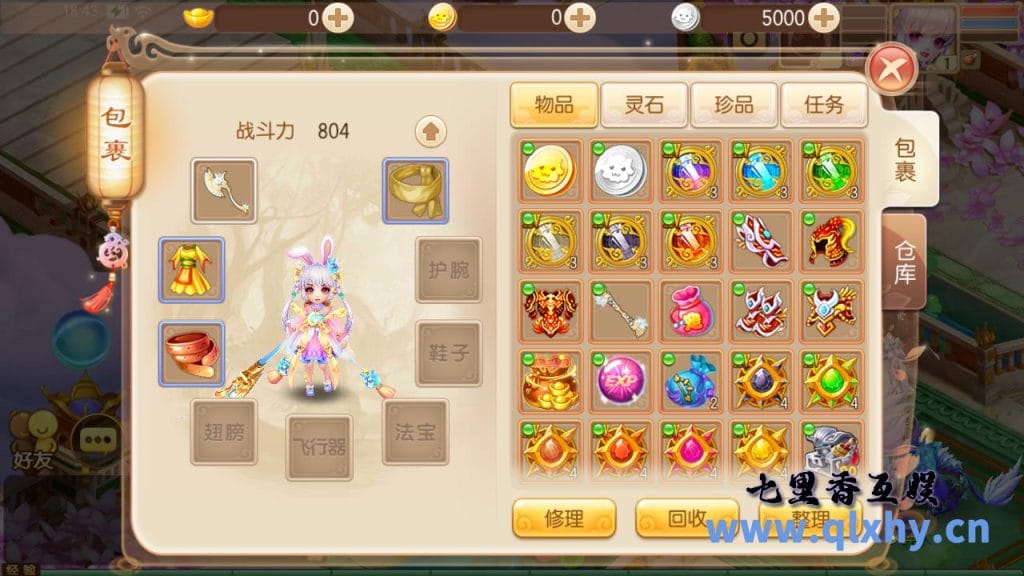
Task: Show the 珍品 treasures tab
Action: 733,104
